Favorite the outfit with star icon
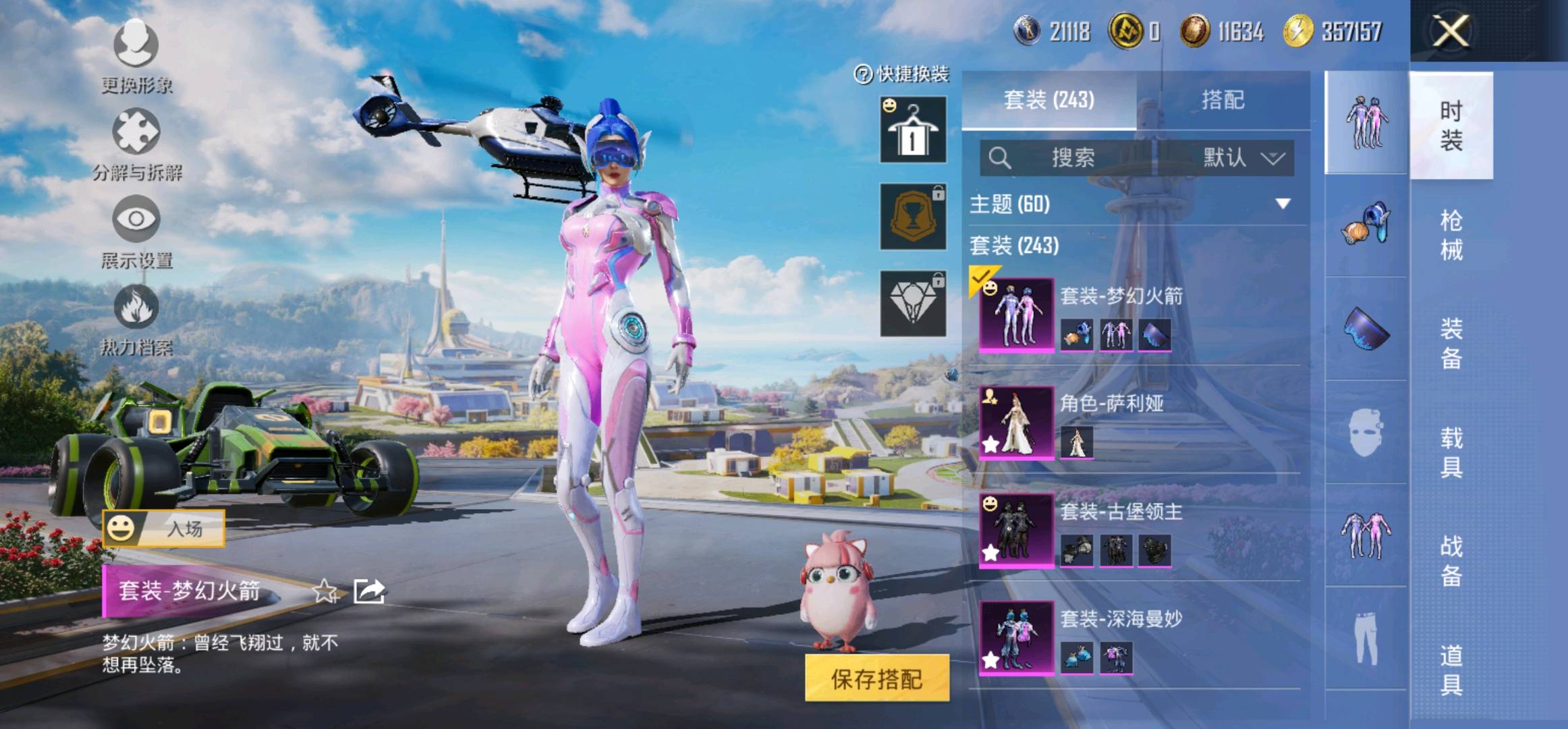 [x=325, y=591]
